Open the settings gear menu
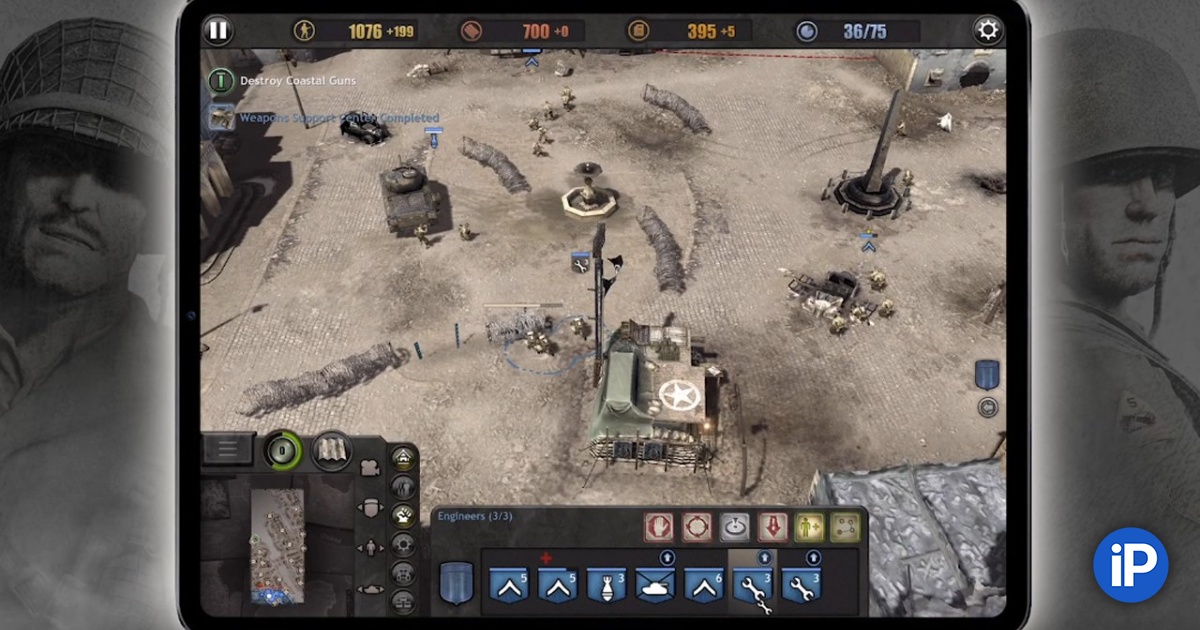This screenshot has height=630, width=1200. point(988,30)
